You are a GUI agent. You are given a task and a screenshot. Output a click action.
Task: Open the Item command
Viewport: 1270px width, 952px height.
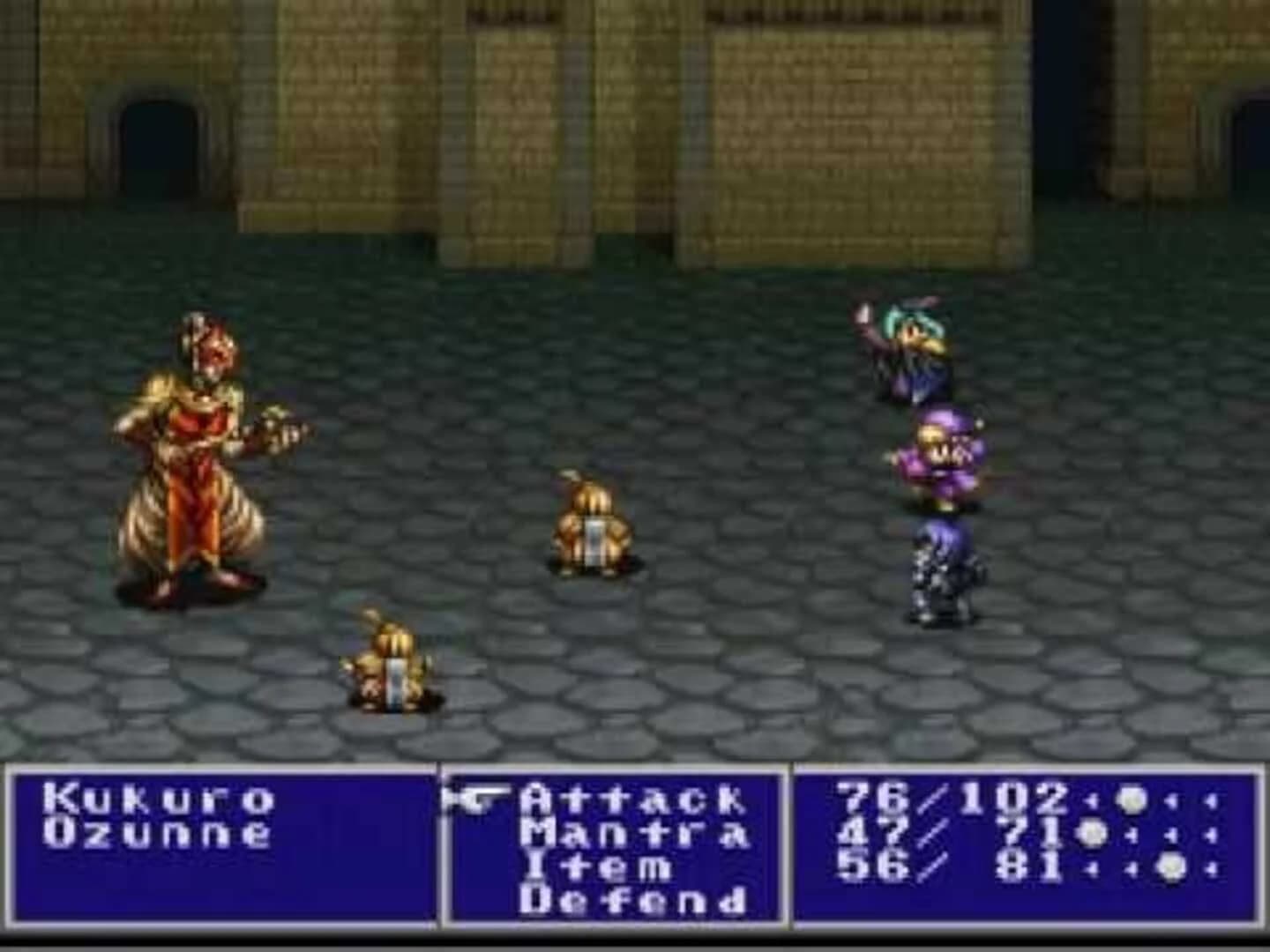click(600, 868)
